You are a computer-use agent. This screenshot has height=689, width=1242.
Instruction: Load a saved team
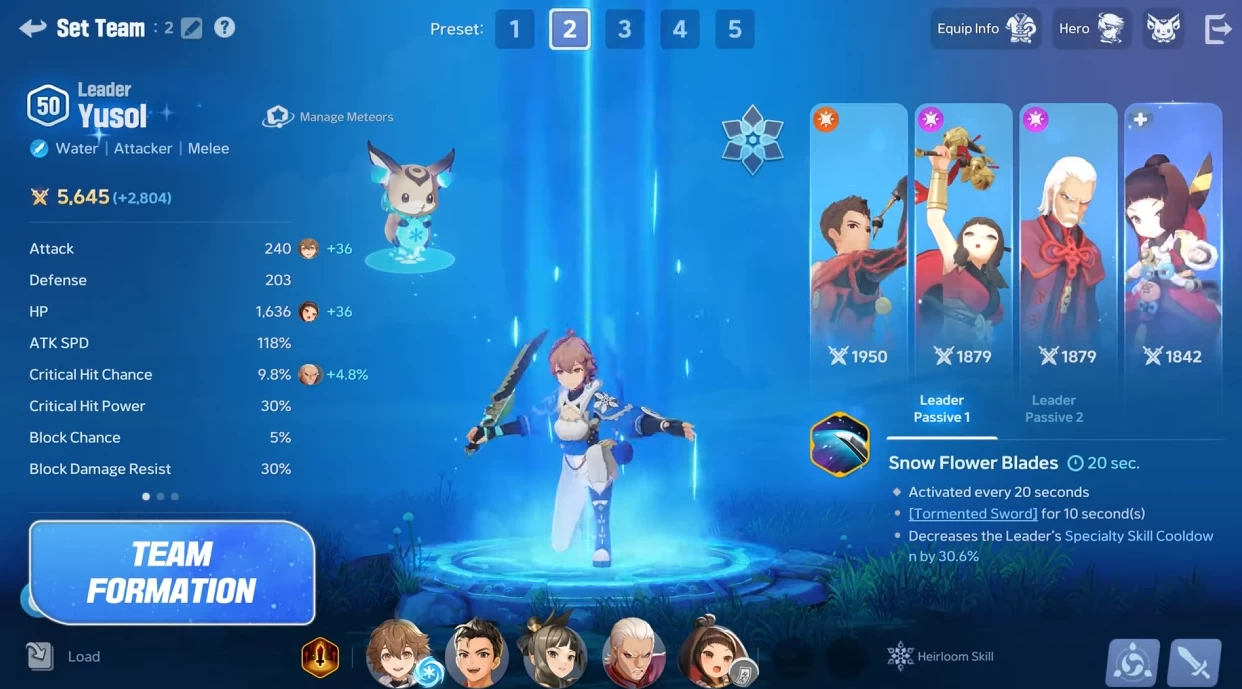tap(64, 656)
